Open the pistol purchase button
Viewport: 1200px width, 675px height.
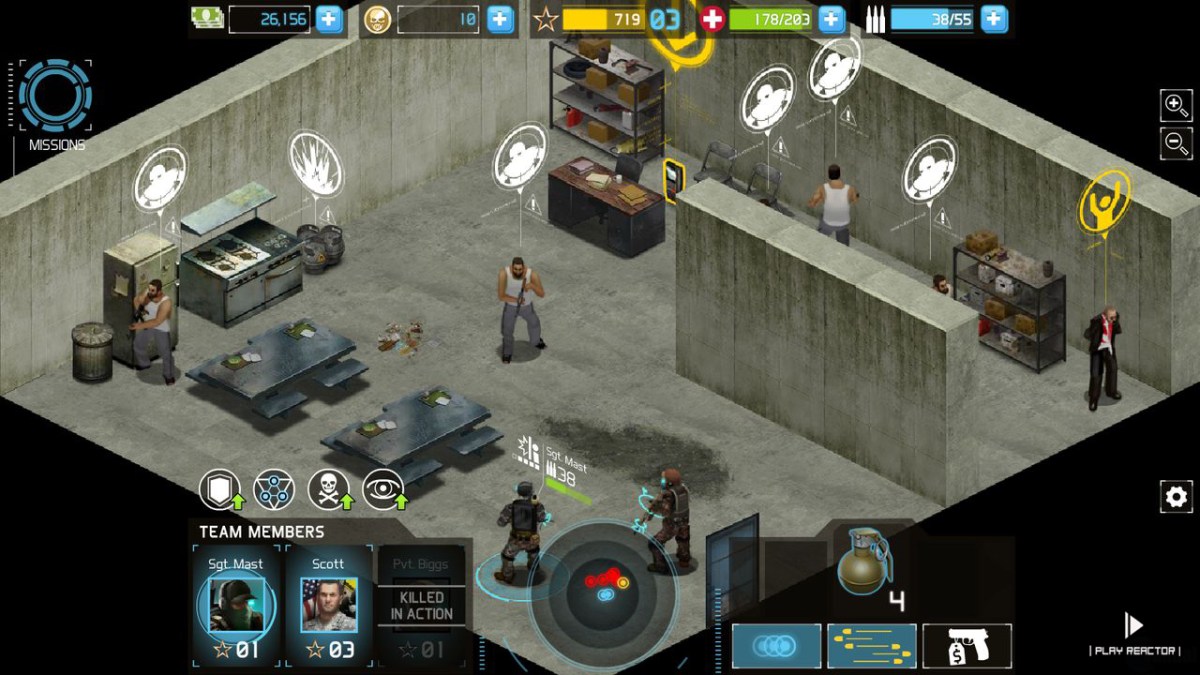(x=966, y=646)
